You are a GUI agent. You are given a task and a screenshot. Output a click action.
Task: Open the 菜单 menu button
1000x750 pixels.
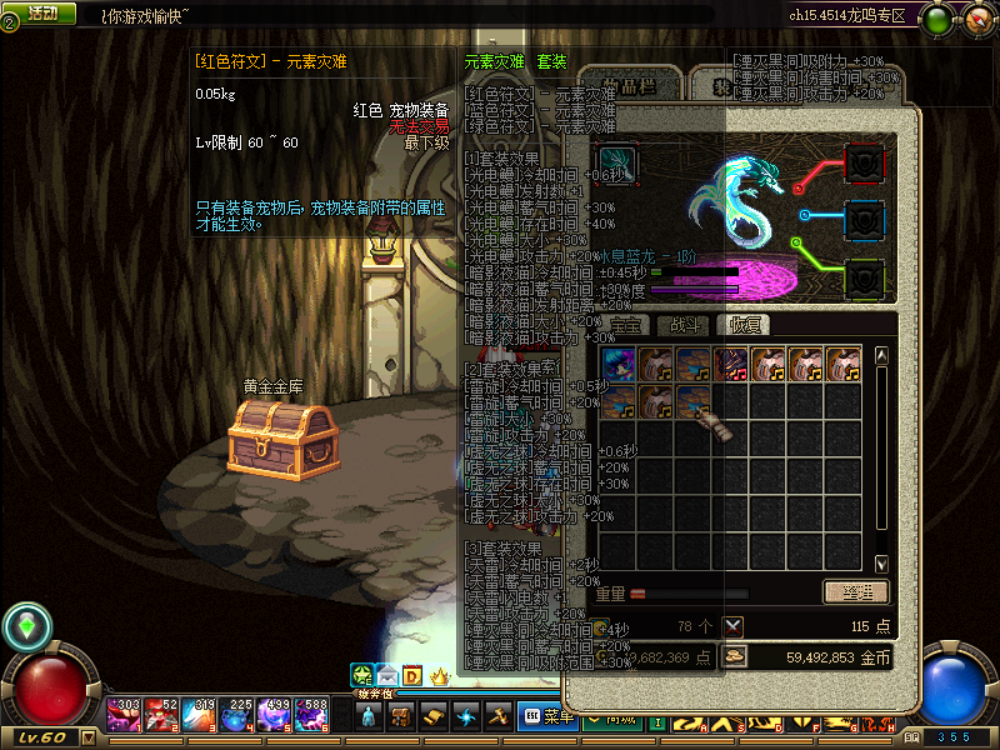click(548, 716)
